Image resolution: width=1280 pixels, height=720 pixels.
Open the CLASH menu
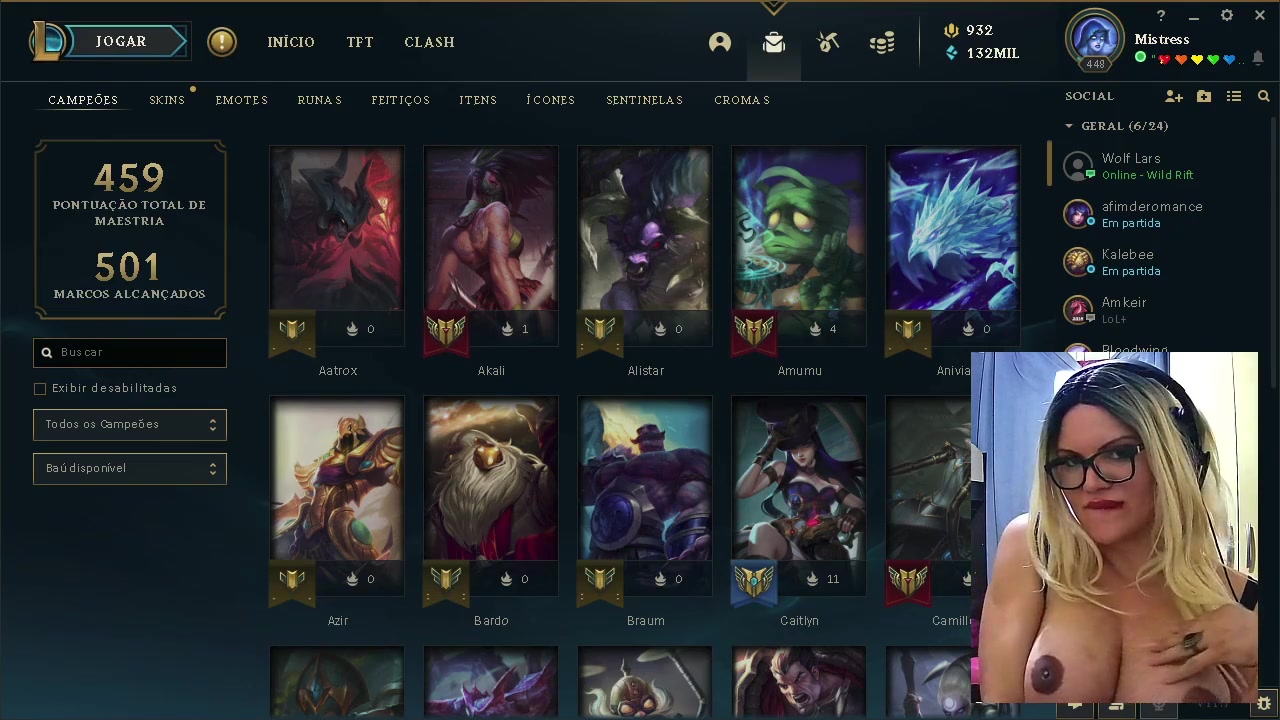pos(429,42)
